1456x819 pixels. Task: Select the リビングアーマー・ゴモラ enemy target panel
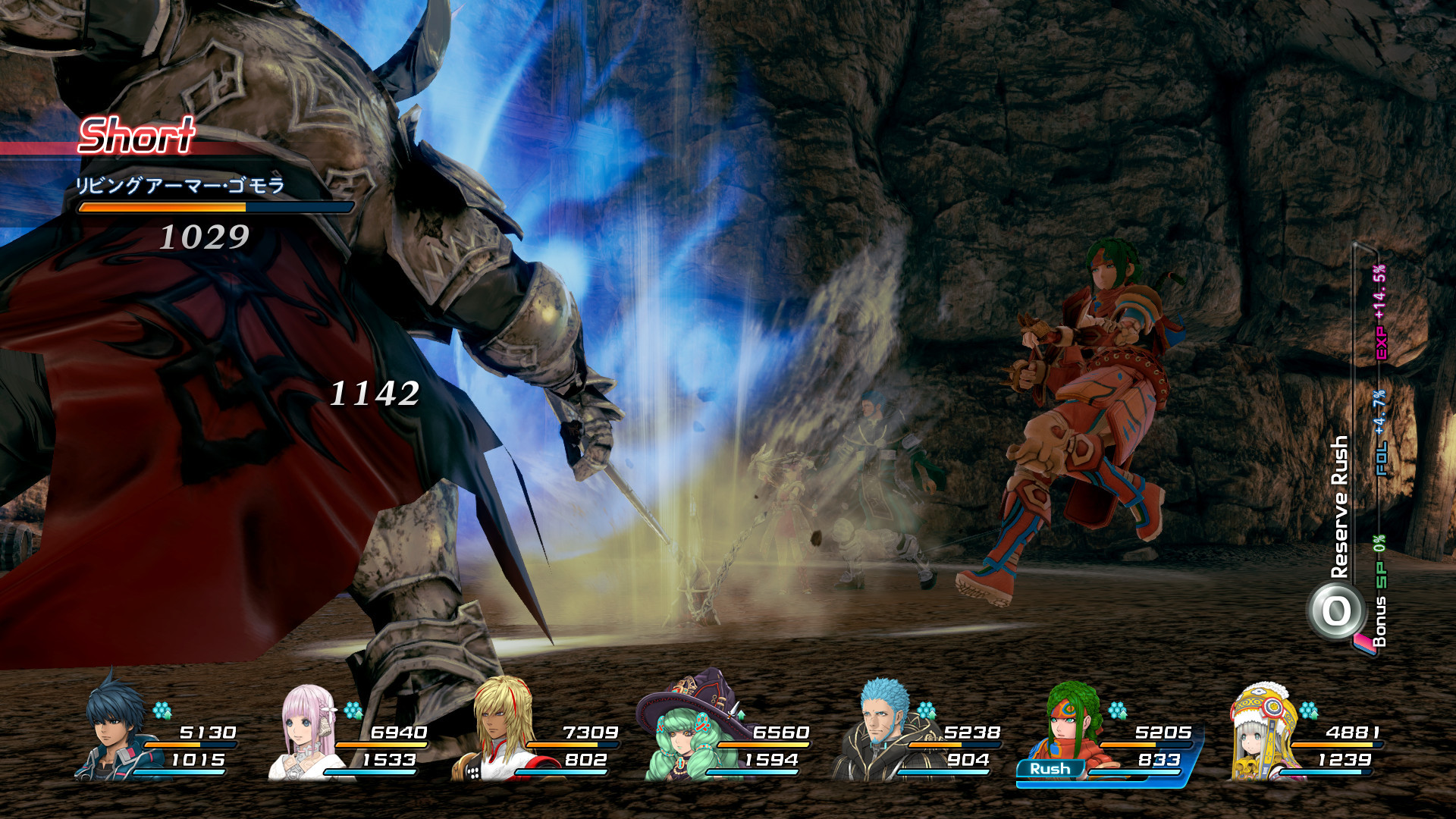click(215, 194)
